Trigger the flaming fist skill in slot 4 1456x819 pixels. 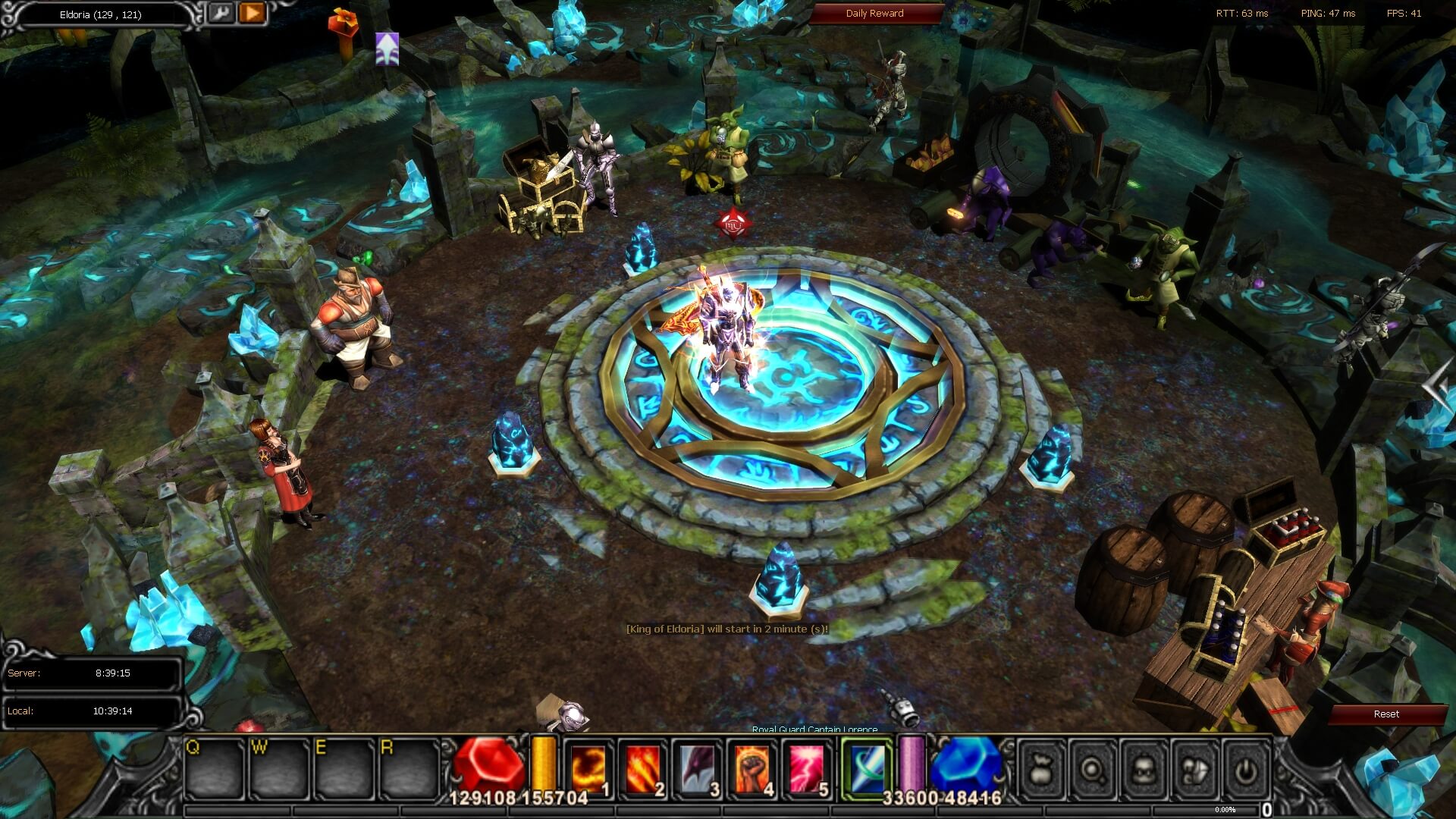tap(752, 767)
